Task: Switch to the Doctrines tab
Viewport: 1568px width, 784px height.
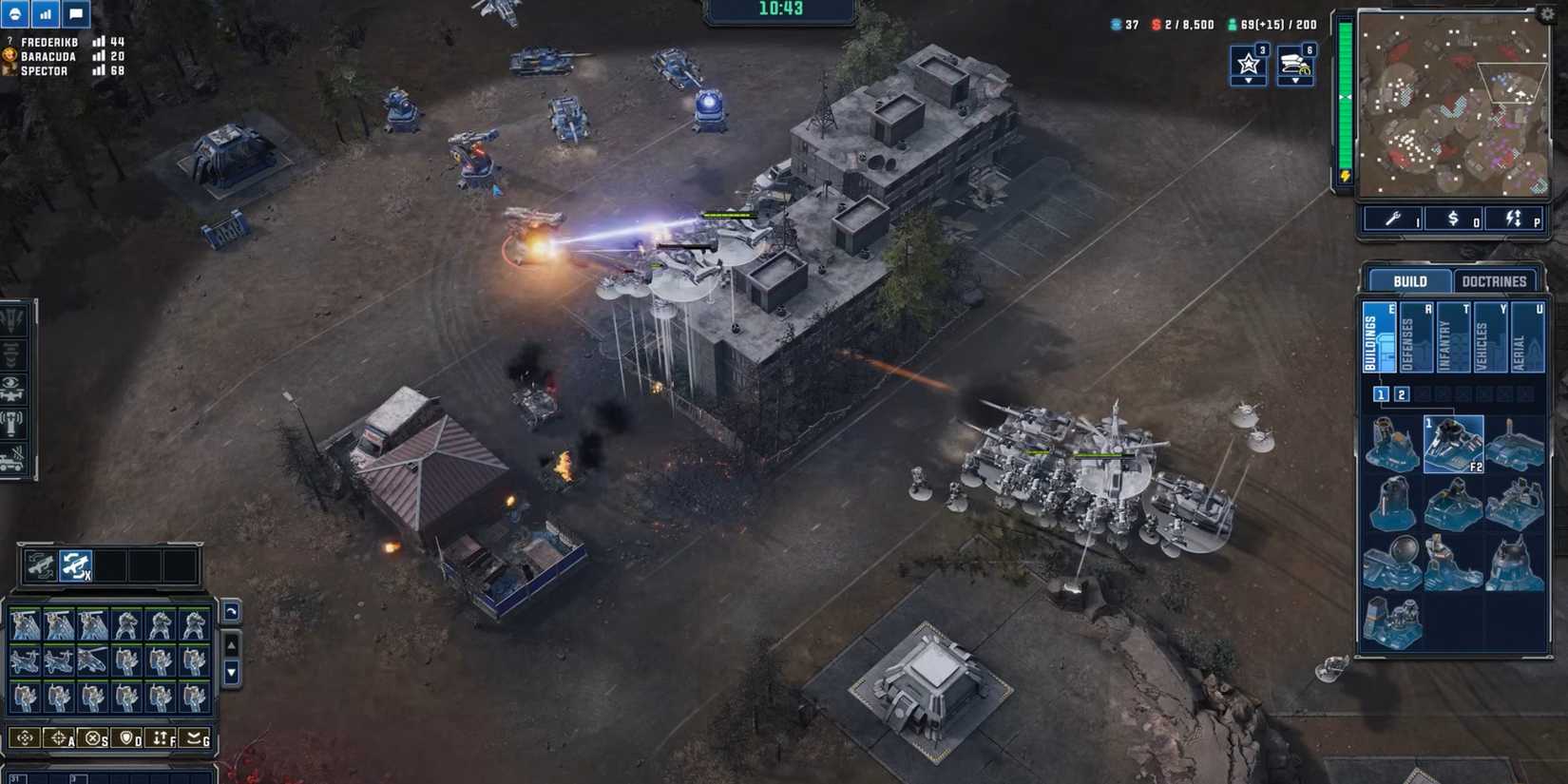Action: 1496,281
